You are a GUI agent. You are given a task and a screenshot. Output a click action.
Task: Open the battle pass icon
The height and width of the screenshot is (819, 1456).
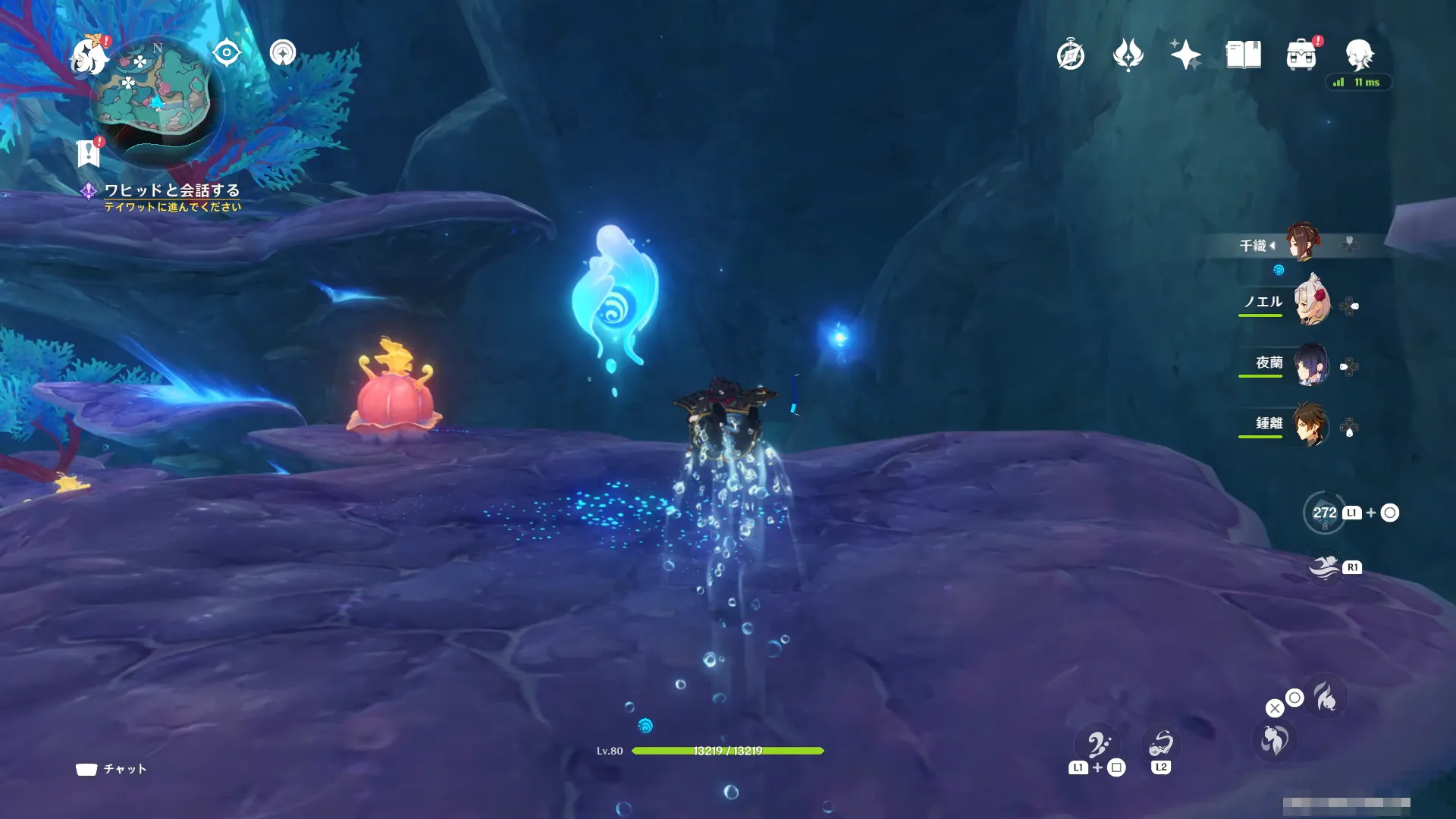click(x=1128, y=55)
